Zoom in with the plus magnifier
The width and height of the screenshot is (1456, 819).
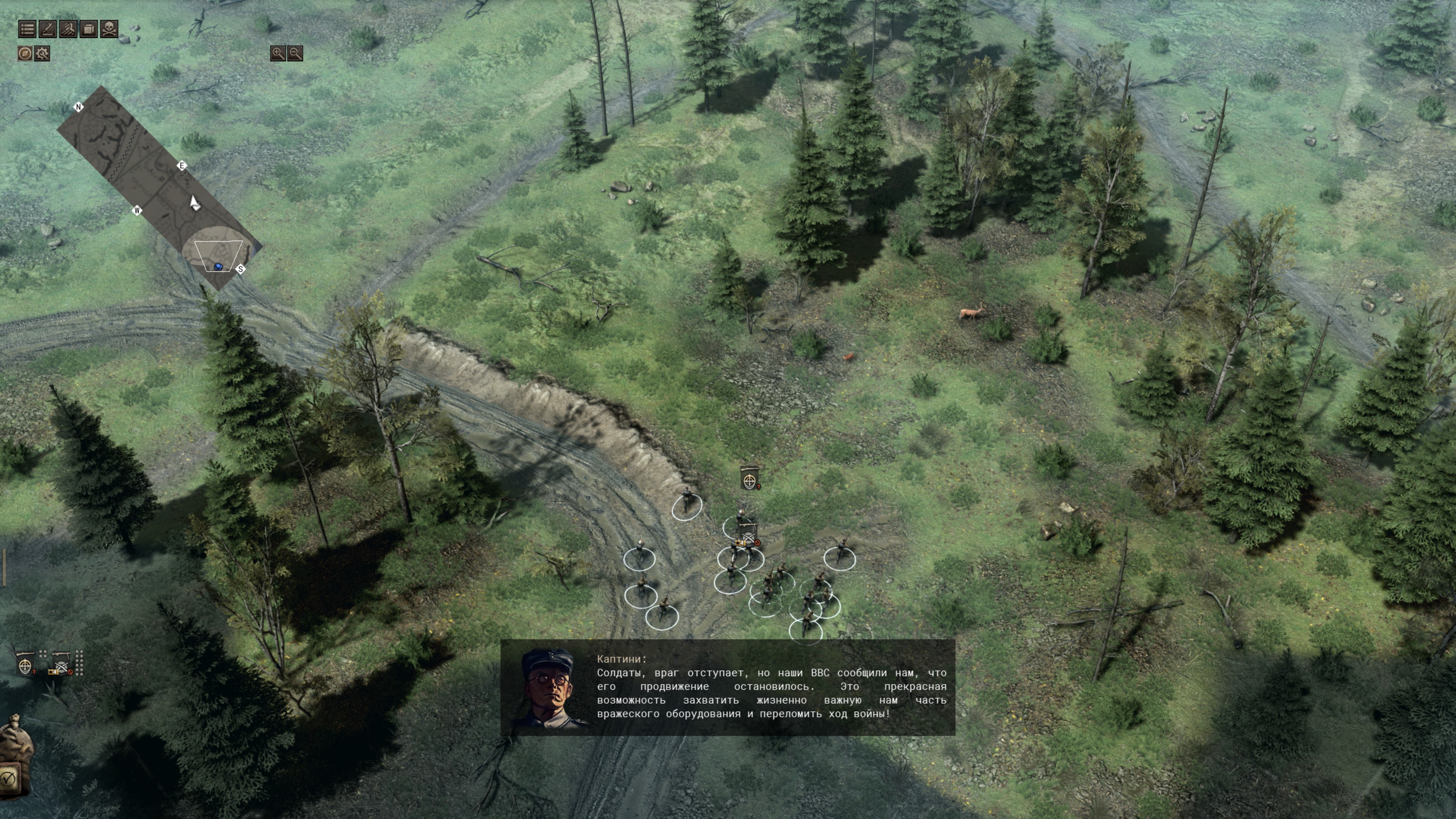click(x=278, y=53)
